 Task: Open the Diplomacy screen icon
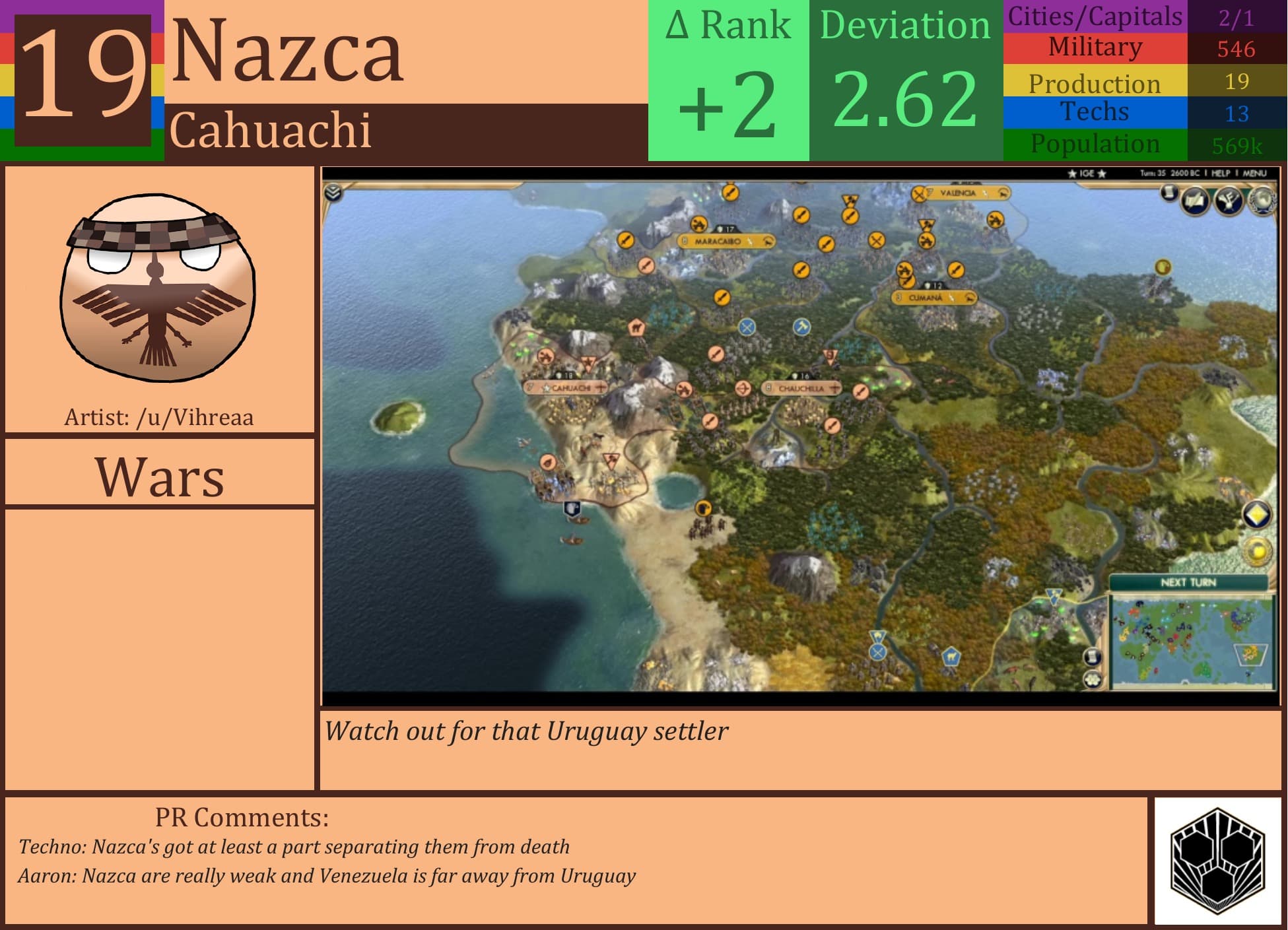(x=1228, y=201)
